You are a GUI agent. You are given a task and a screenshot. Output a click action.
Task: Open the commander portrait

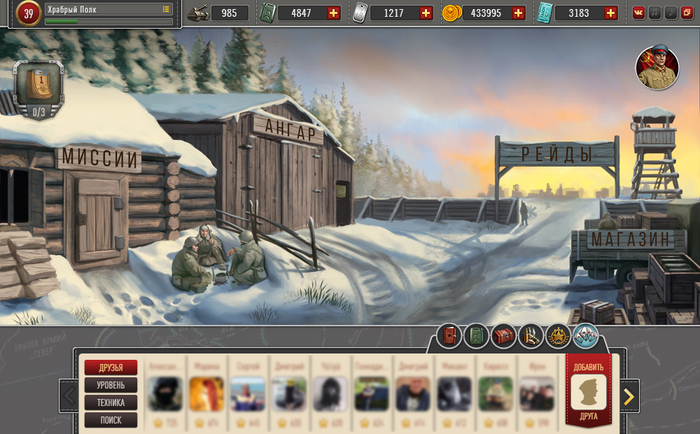click(x=657, y=68)
